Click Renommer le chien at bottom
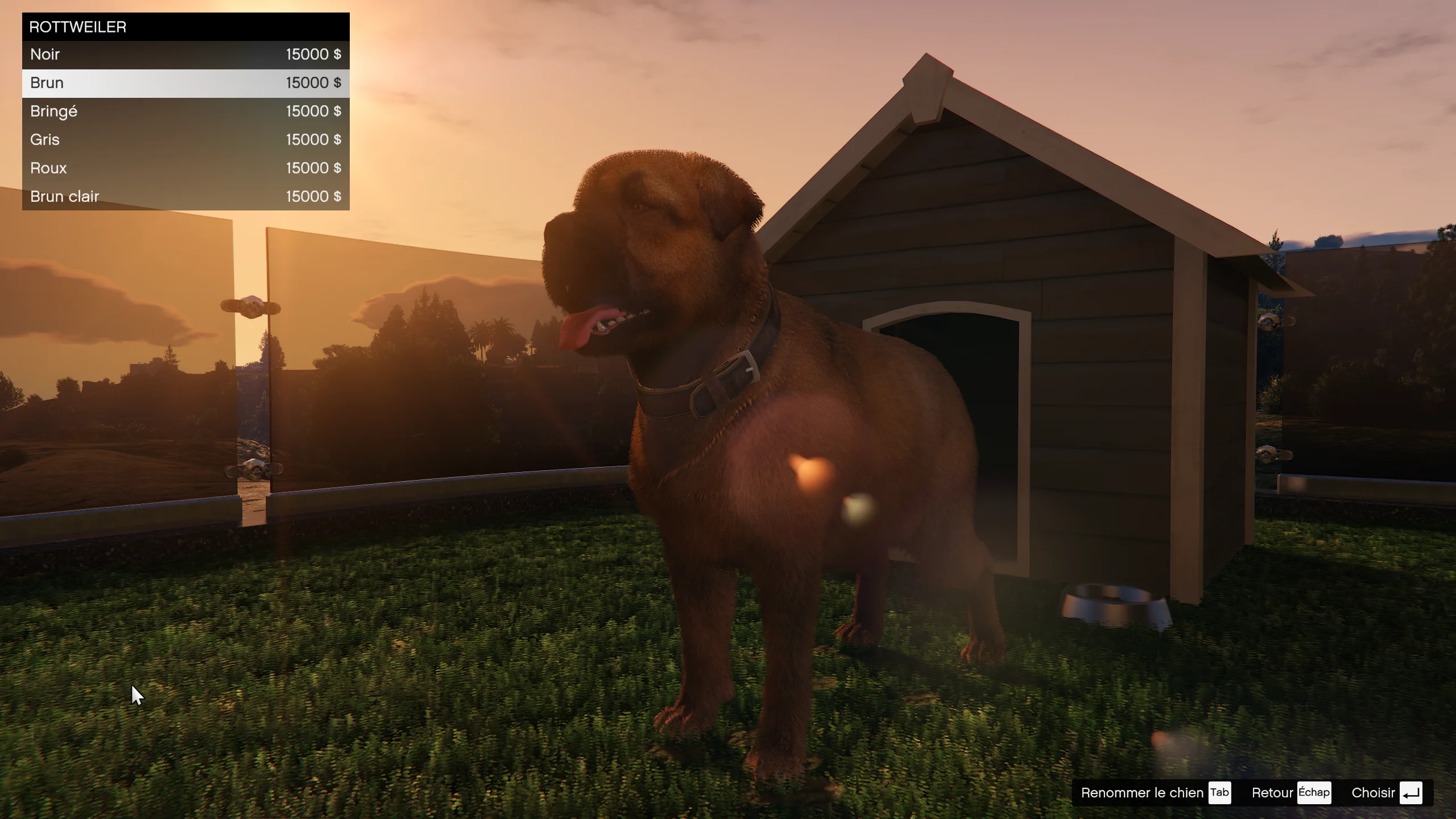Image resolution: width=1456 pixels, height=819 pixels. coord(1155,793)
